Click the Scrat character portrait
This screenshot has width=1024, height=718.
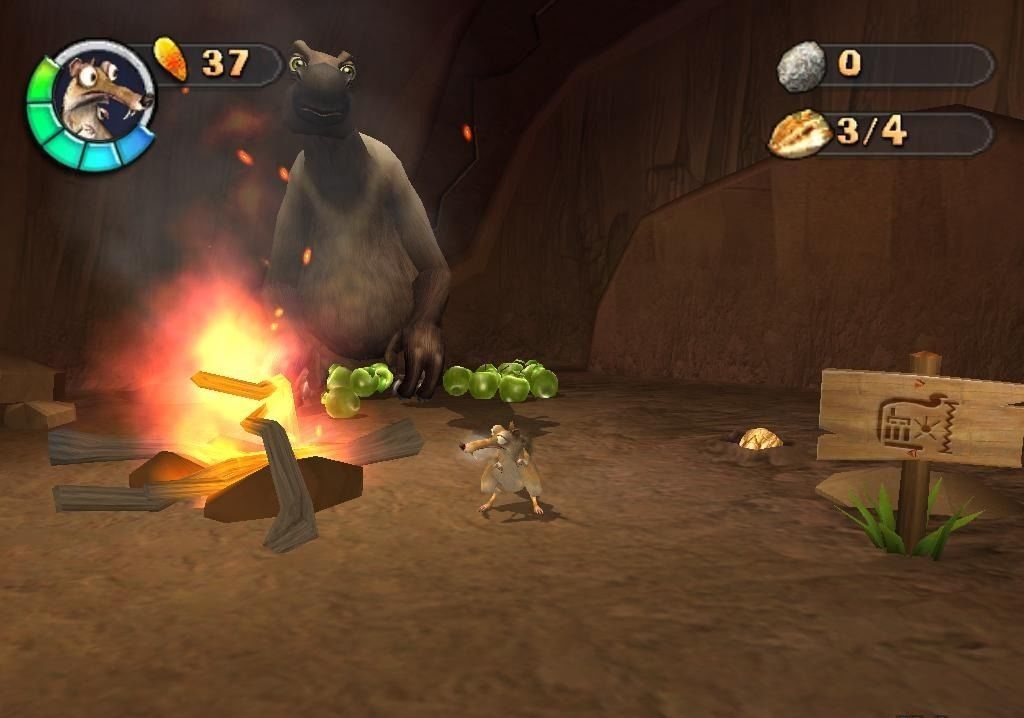point(101,100)
